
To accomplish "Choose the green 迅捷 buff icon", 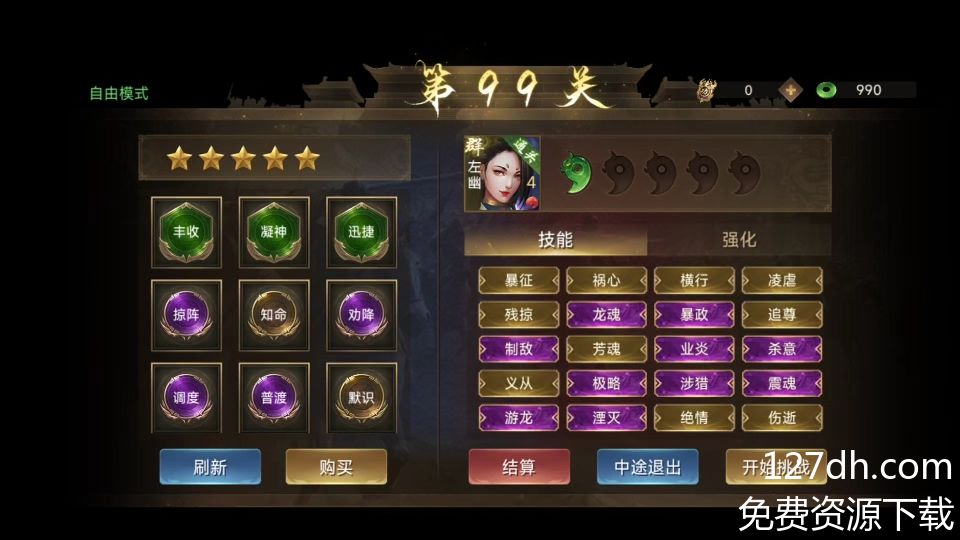I will click(x=361, y=231).
